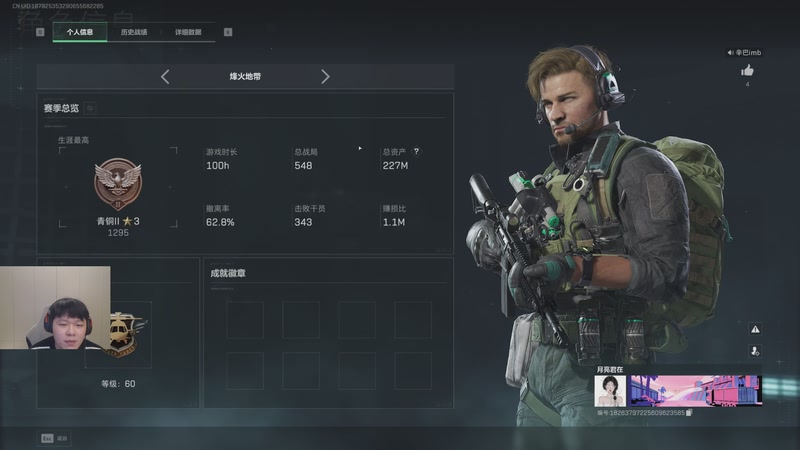Toggle the speaker icon beside player name

tap(730, 52)
